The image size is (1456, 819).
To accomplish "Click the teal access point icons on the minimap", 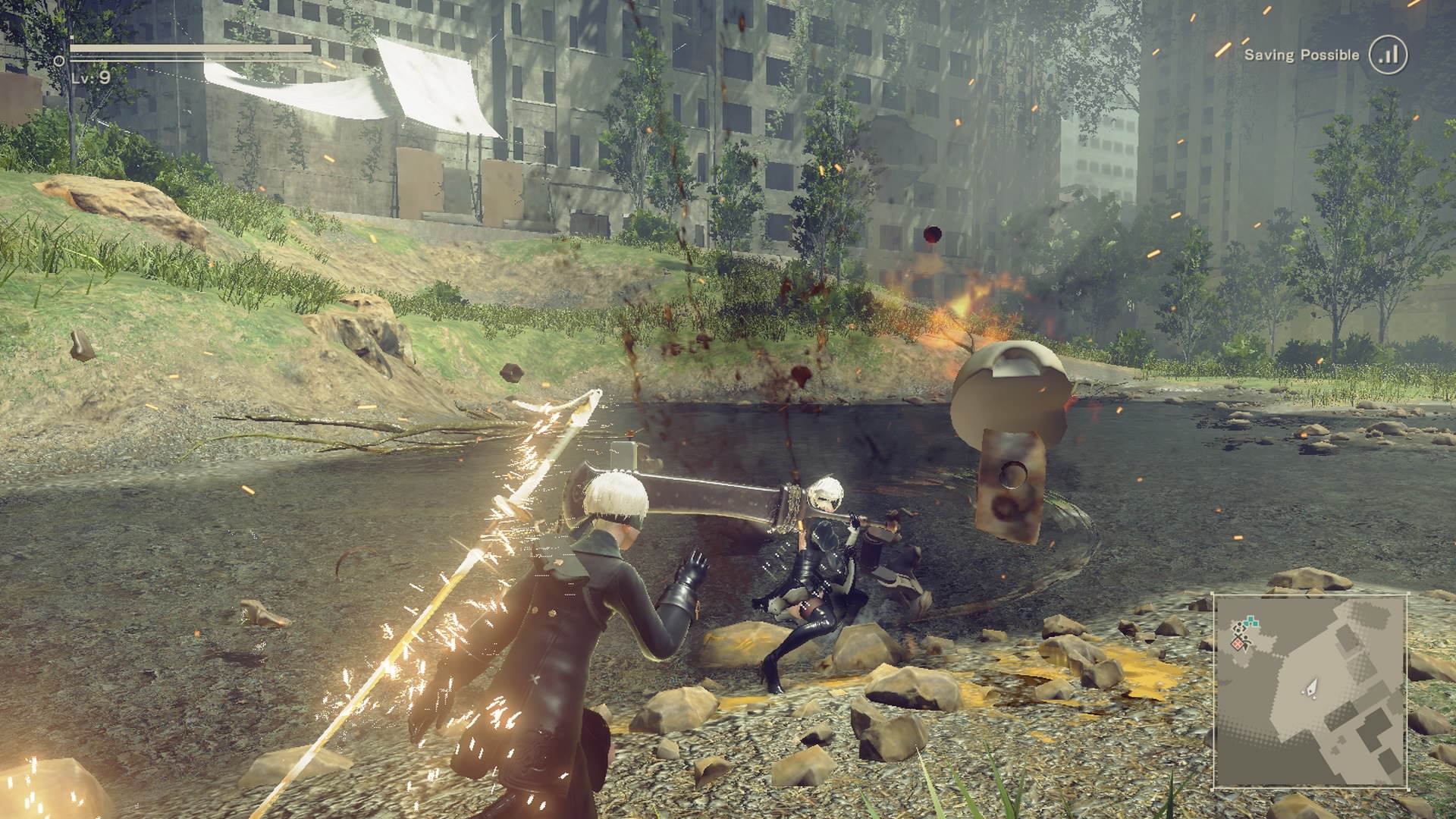I will tap(1250, 621).
